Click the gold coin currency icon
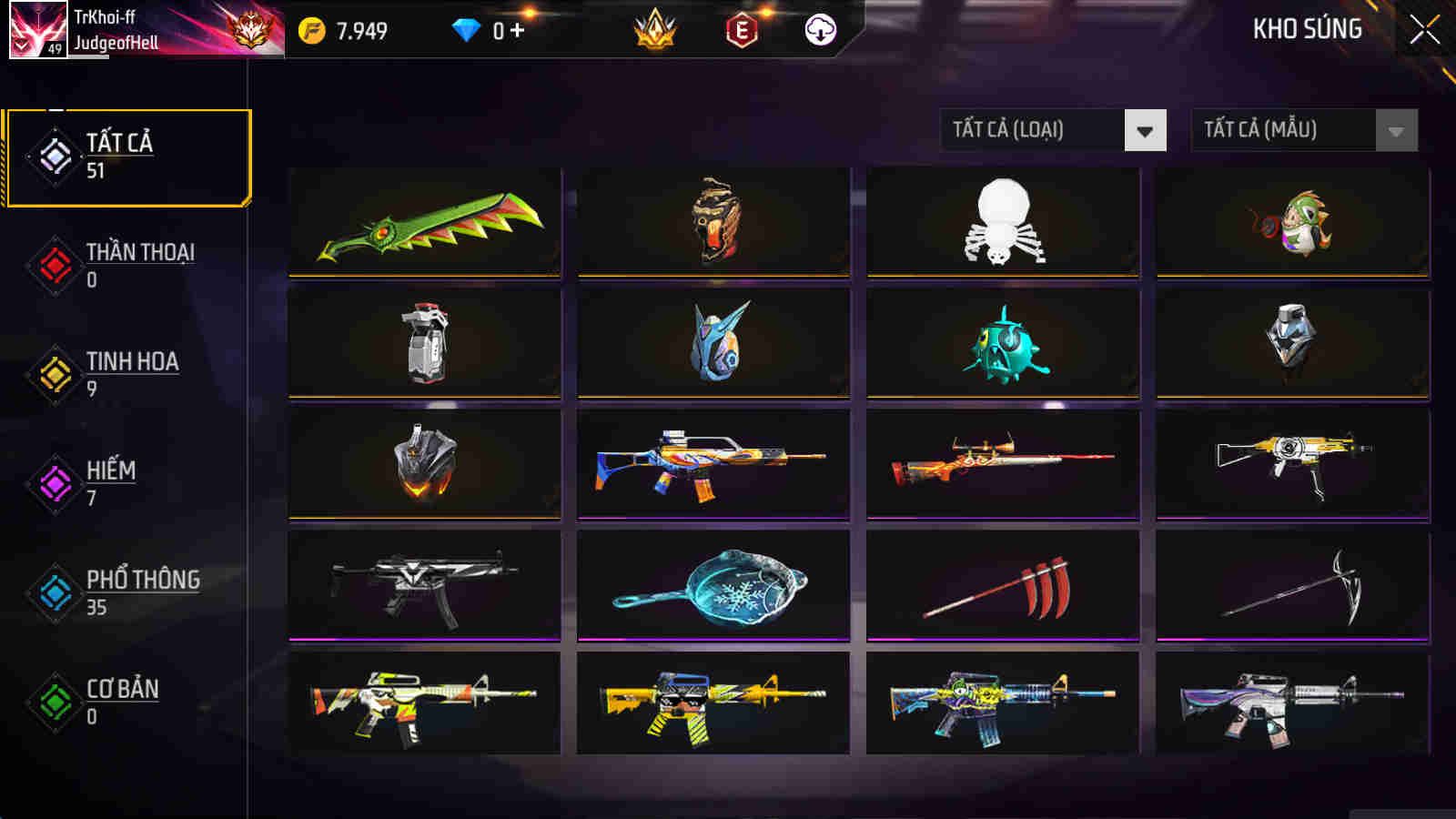 (x=310, y=28)
